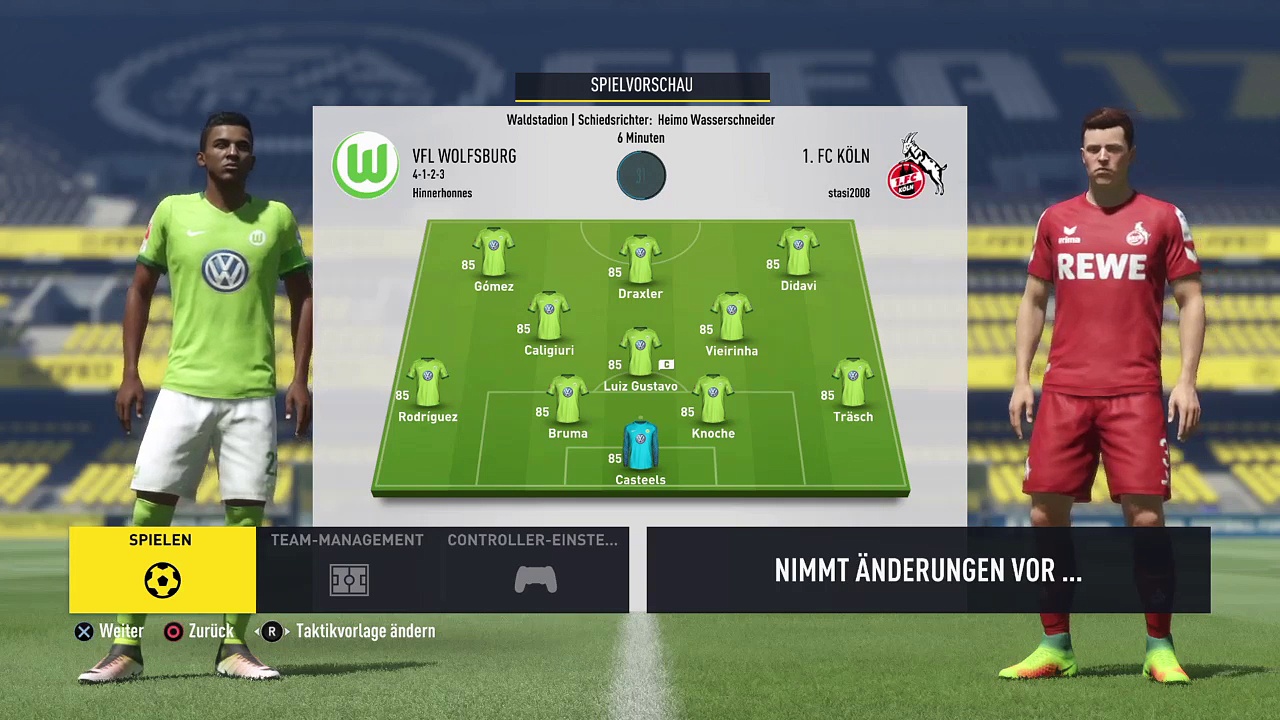This screenshot has height=720, width=1280.
Task: Pick Caligiuri's player shirt
Action: tap(548, 317)
